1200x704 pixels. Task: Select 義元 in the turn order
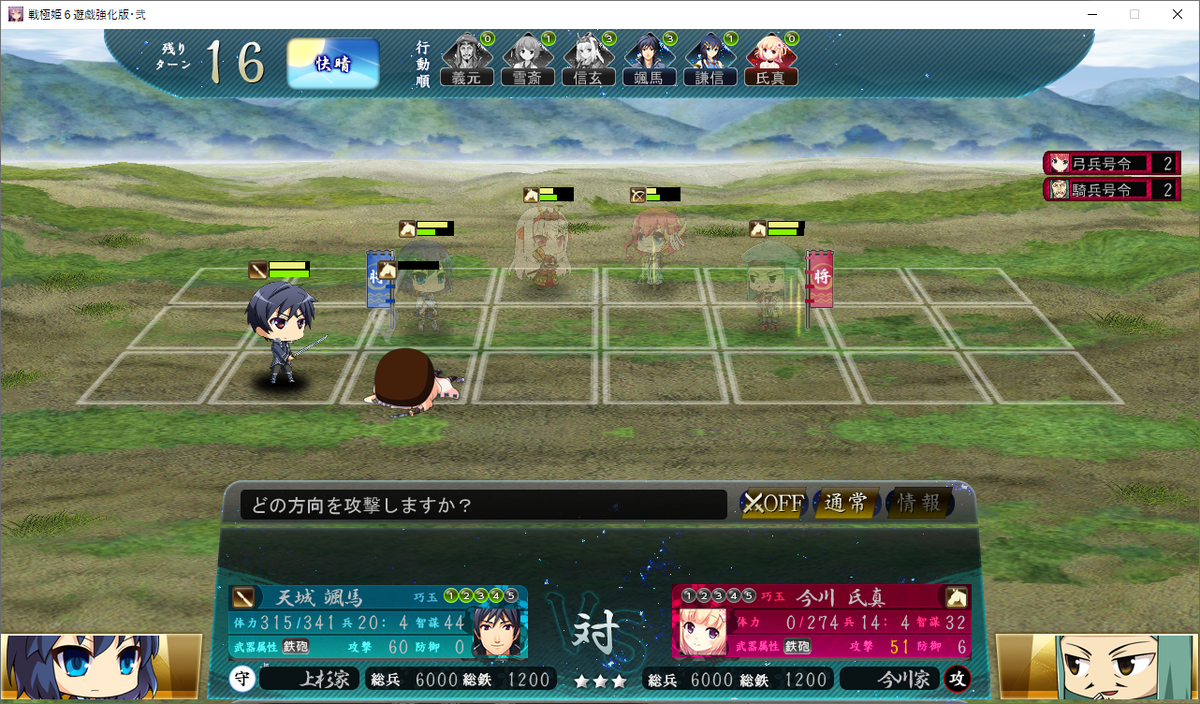(466, 60)
